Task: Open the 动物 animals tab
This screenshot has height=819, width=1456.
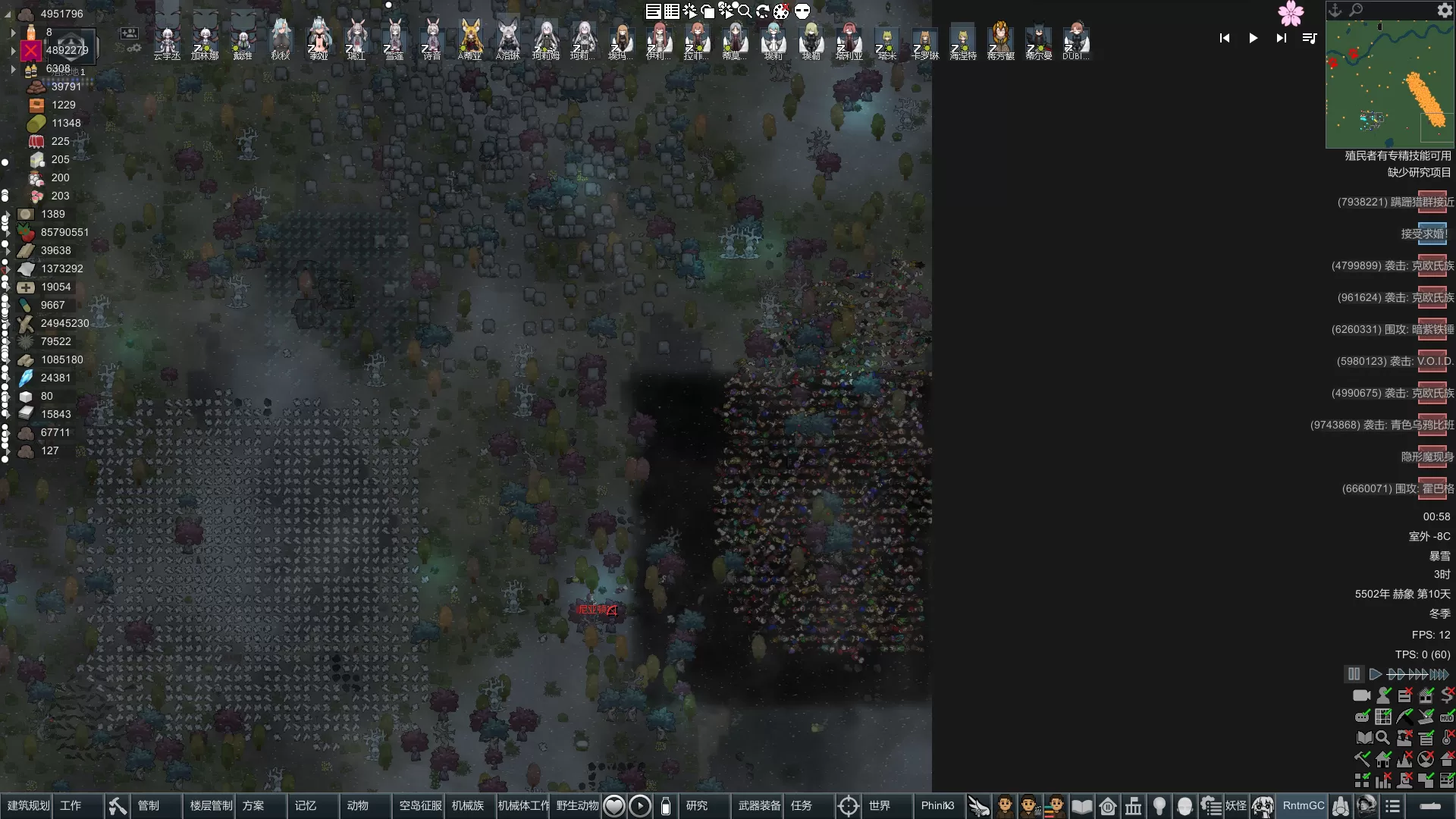Action: 357,806
